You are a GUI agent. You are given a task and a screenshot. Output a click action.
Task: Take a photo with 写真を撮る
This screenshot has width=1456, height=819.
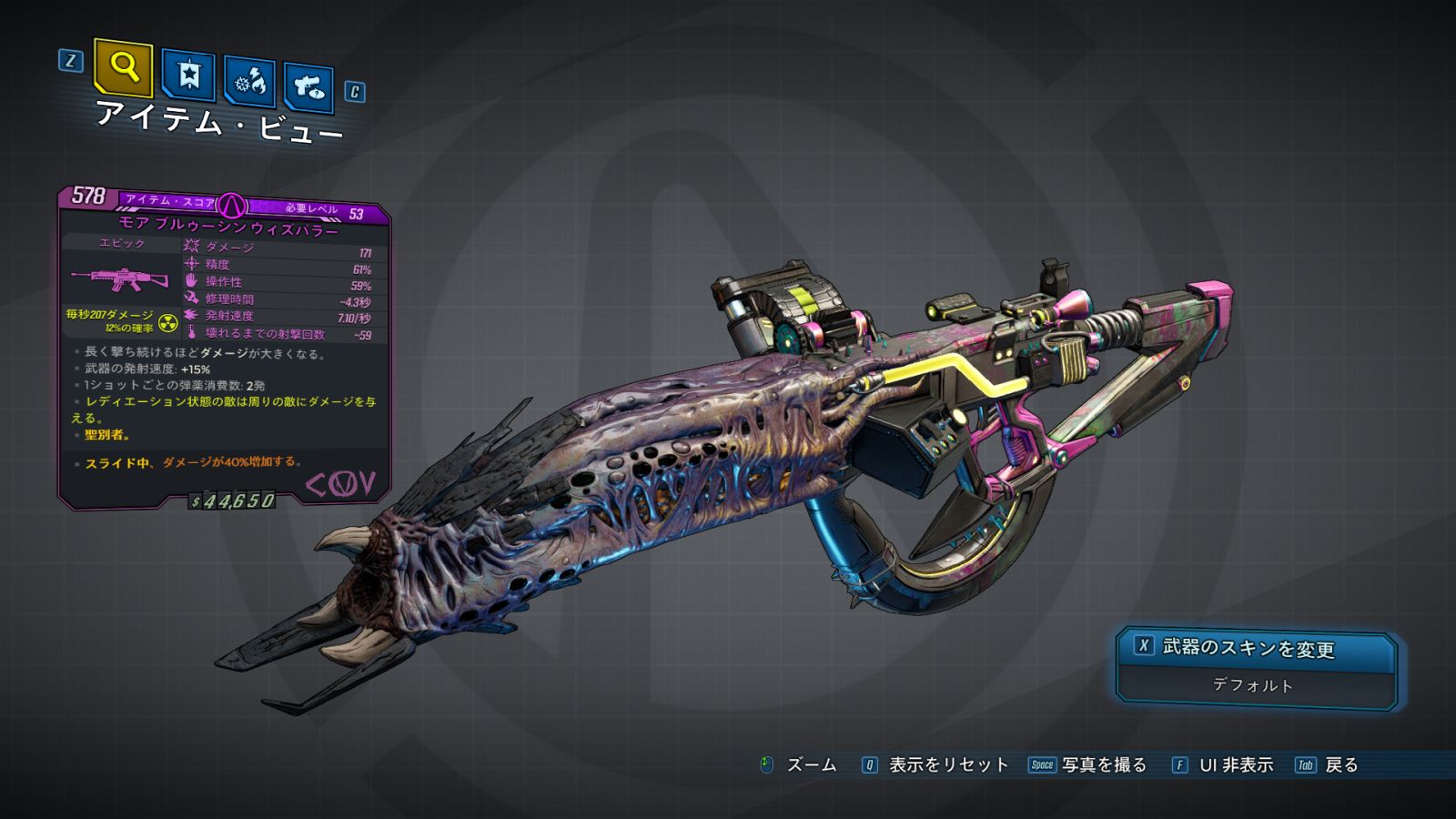(x=1087, y=765)
